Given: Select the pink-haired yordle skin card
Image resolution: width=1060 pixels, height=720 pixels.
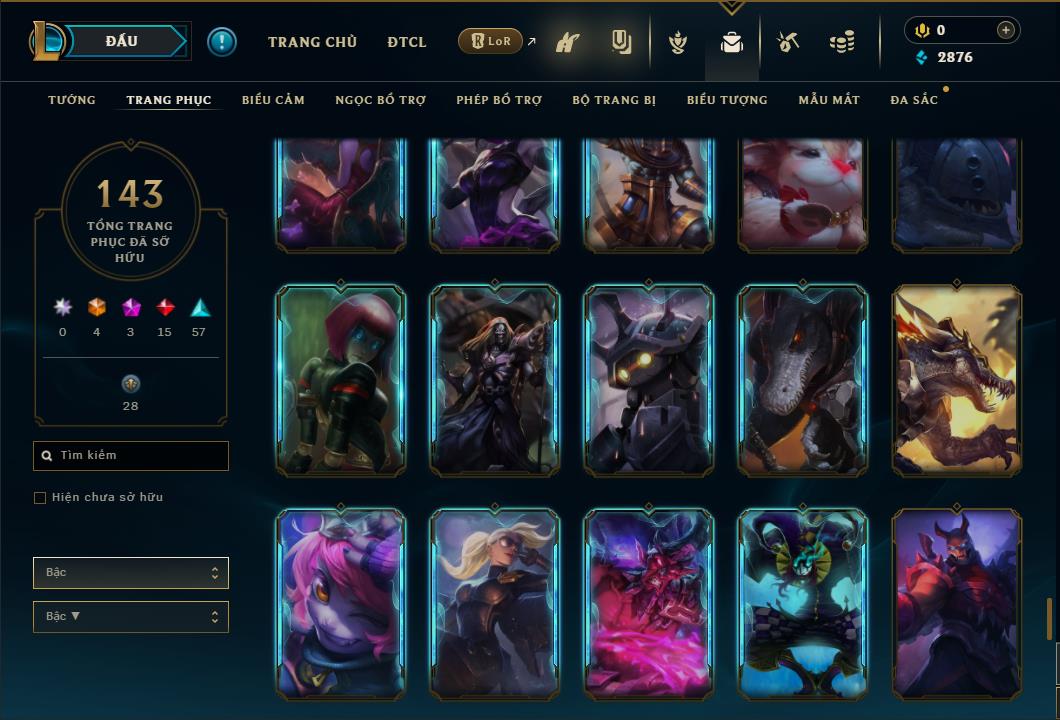Looking at the screenshot, I should click(341, 603).
